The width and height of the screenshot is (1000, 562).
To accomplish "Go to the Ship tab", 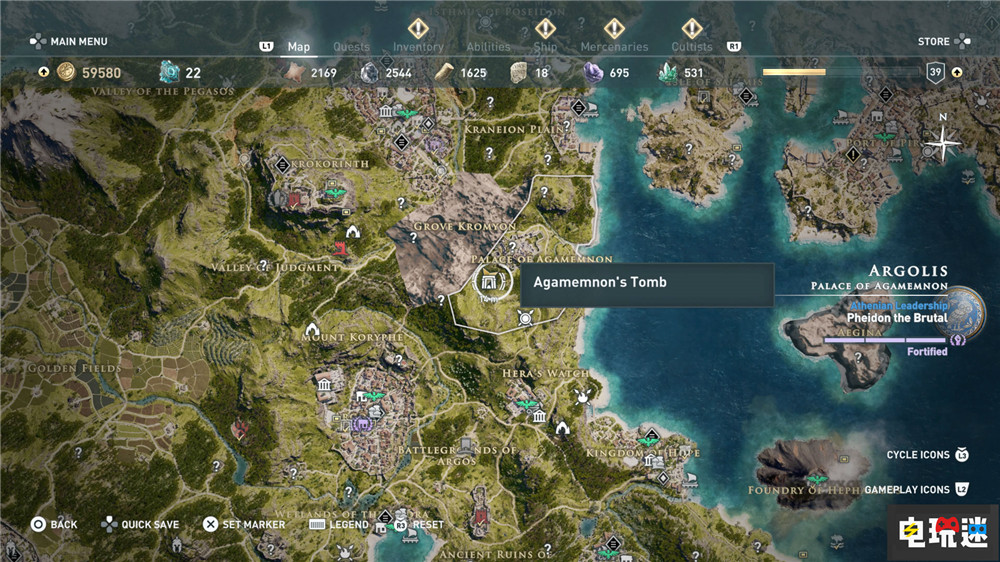I will (545, 46).
